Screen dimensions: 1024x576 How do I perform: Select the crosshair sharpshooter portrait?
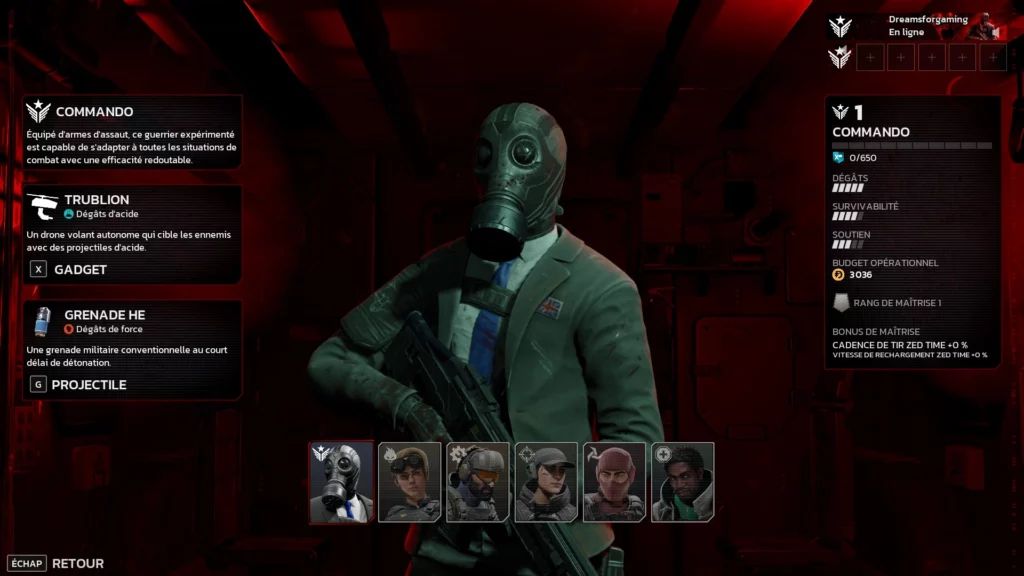pyautogui.click(x=546, y=482)
